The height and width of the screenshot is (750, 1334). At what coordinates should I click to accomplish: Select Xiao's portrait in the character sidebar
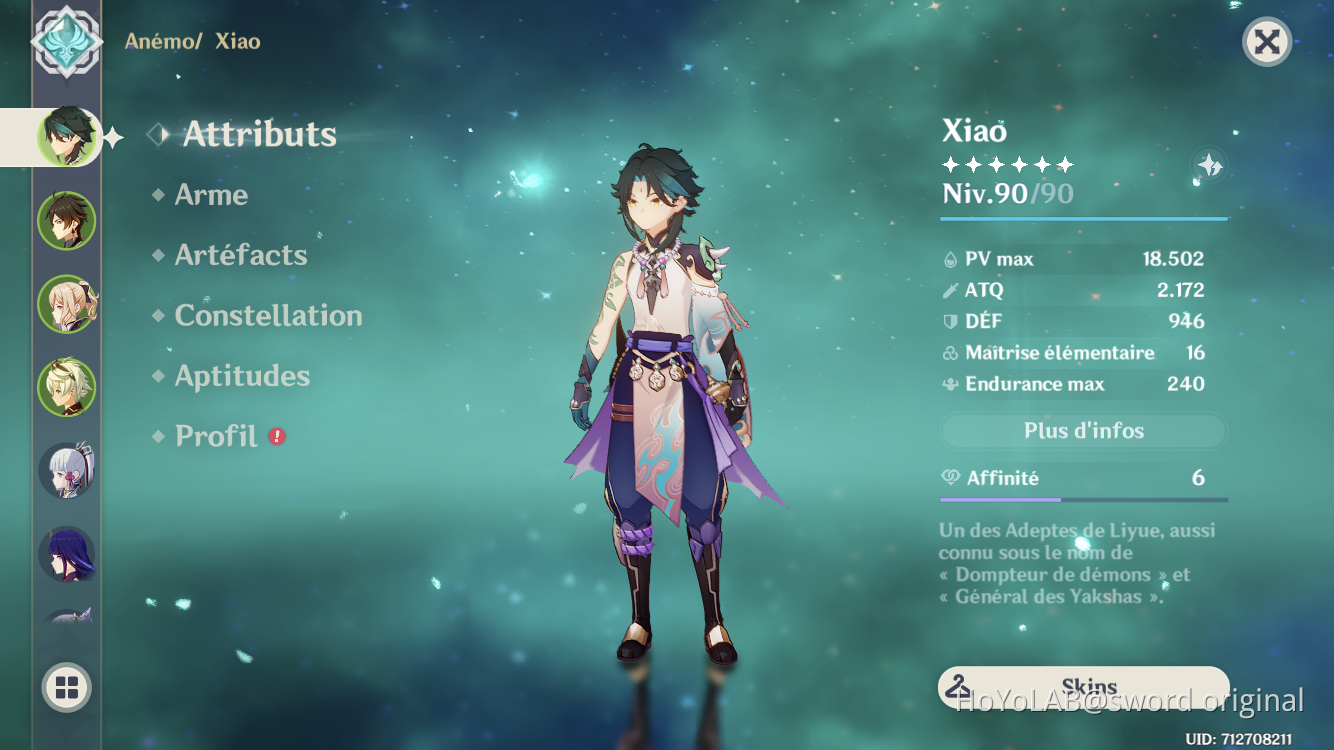pyautogui.click(x=66, y=137)
